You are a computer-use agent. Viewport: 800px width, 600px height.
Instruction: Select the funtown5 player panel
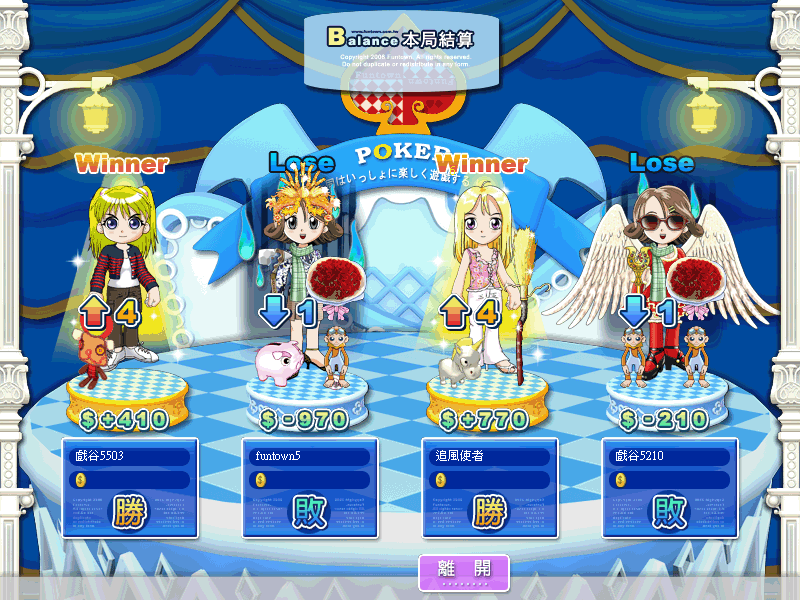pyautogui.click(x=307, y=487)
